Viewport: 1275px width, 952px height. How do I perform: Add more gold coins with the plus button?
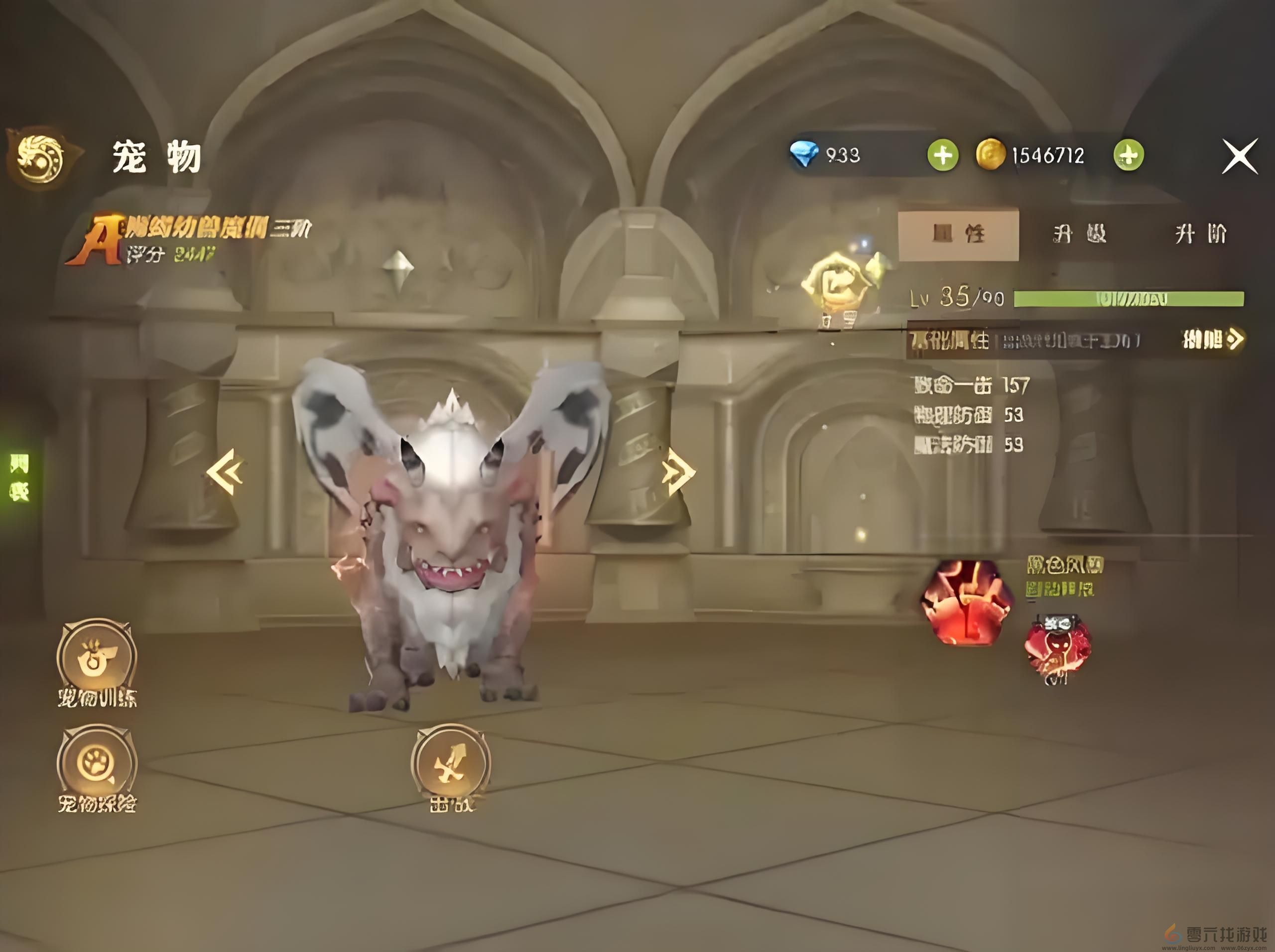[x=1128, y=155]
